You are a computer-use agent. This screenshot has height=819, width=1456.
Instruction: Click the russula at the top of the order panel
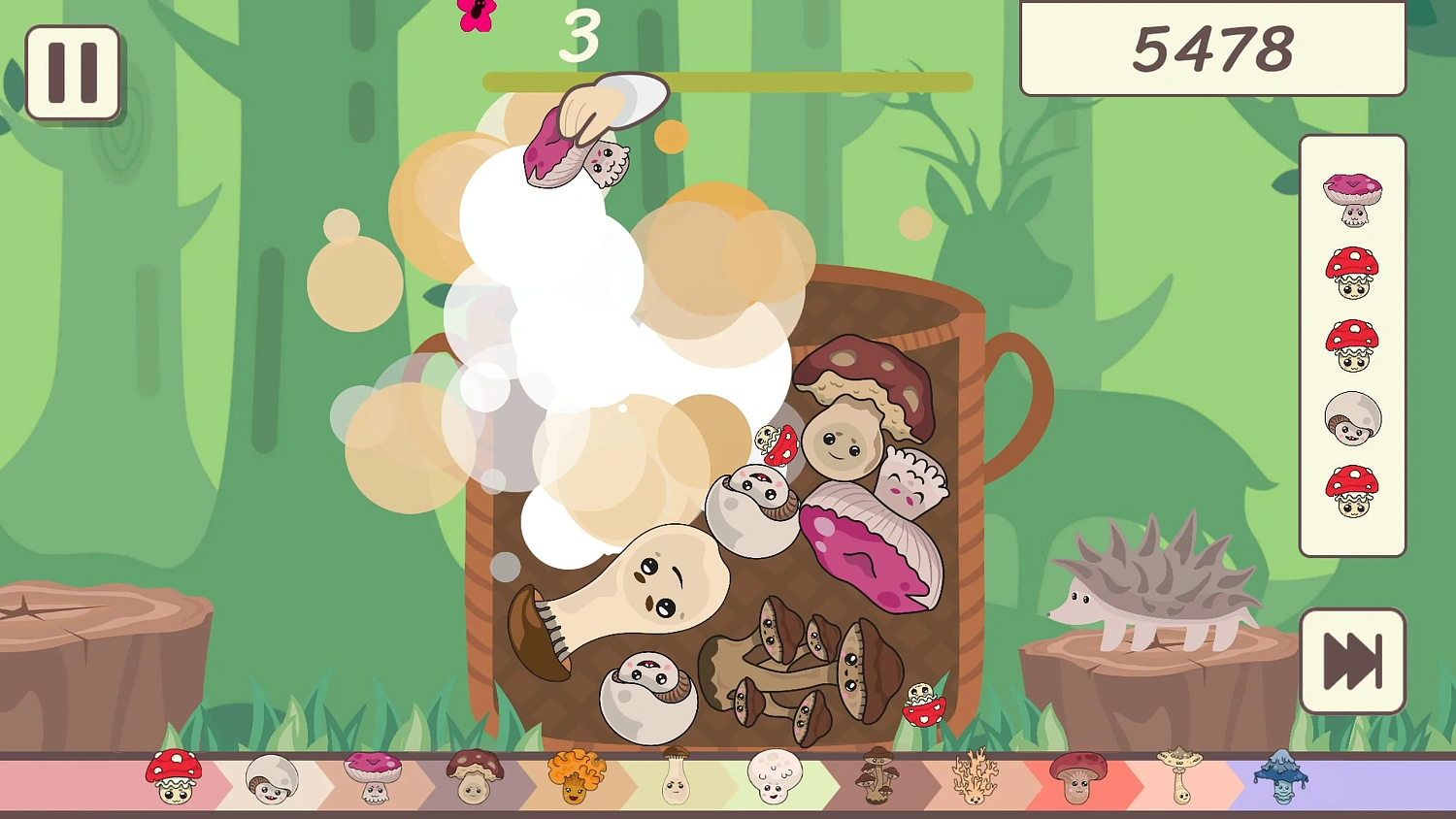[x=1353, y=199]
